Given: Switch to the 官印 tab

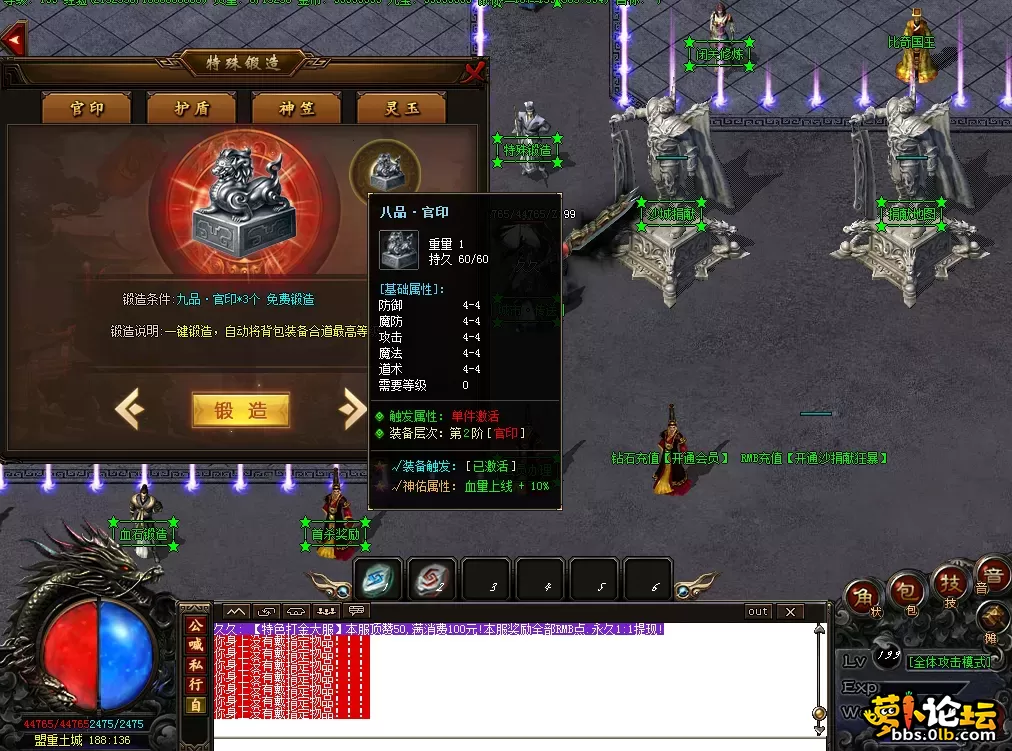Looking at the screenshot, I should tap(86, 108).
